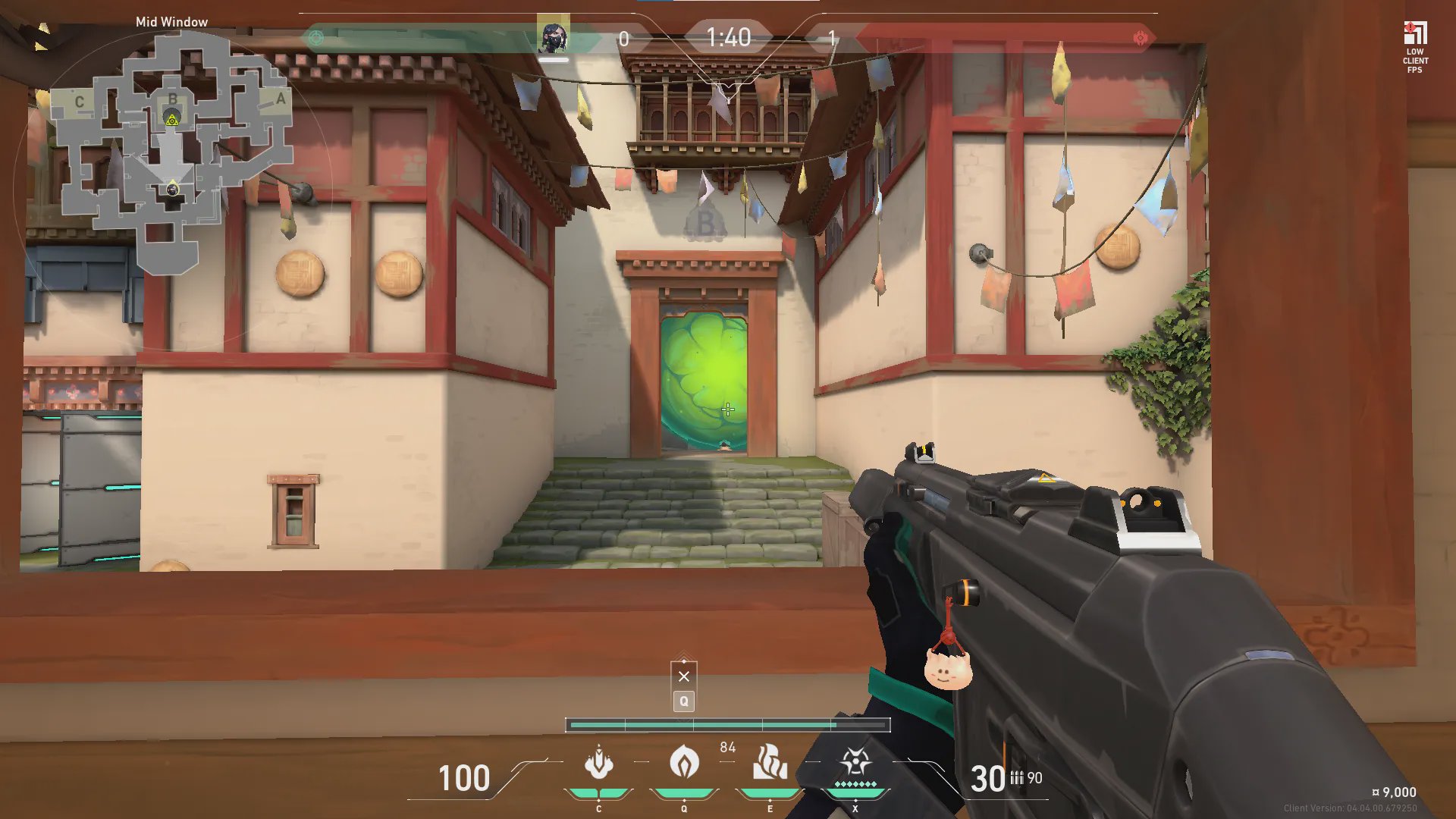This screenshot has width=1456, height=819.
Task: Trigger the Viper's Pit ultimate icon
Action: (x=855, y=762)
